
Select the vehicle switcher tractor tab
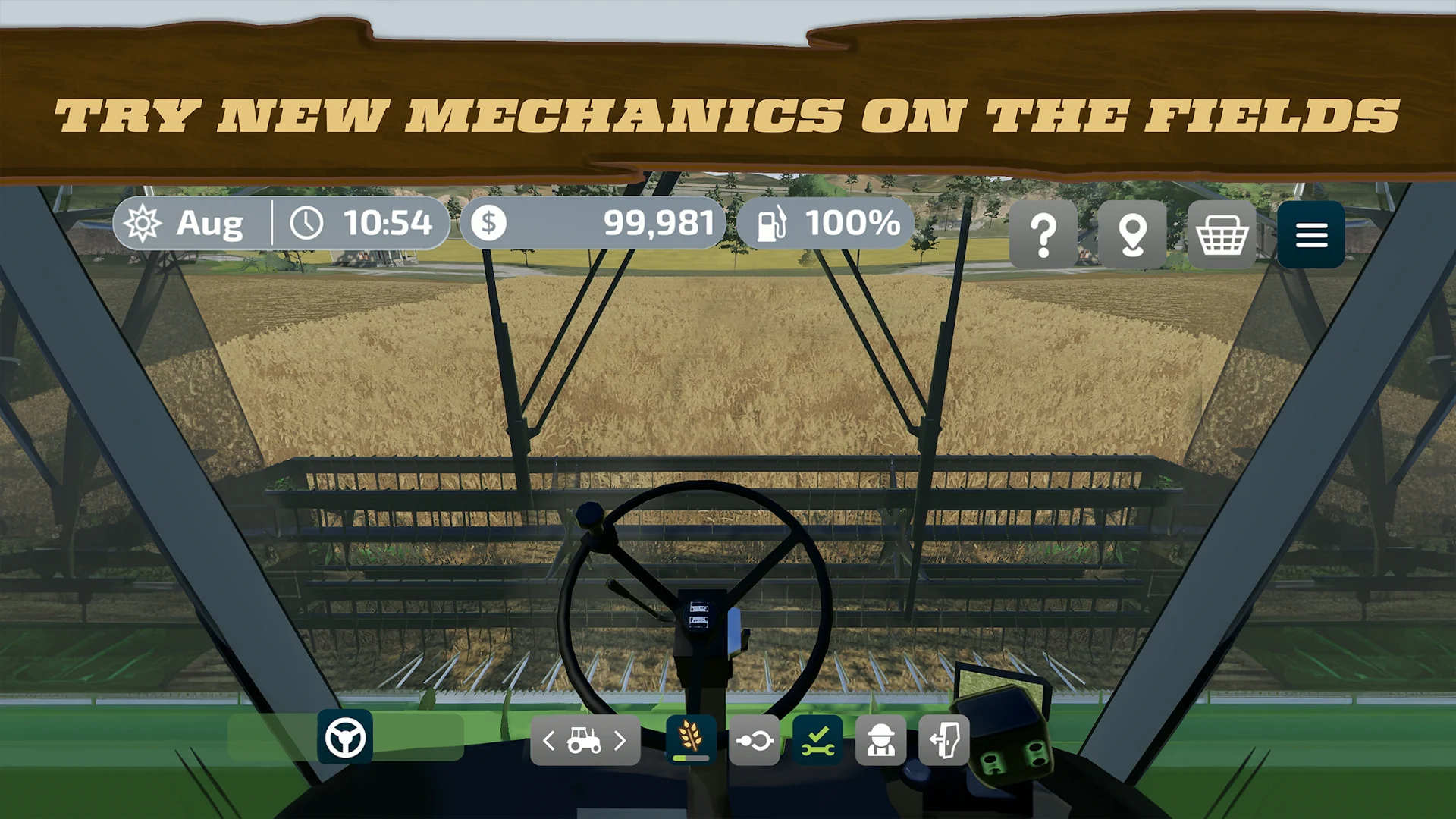tap(584, 741)
